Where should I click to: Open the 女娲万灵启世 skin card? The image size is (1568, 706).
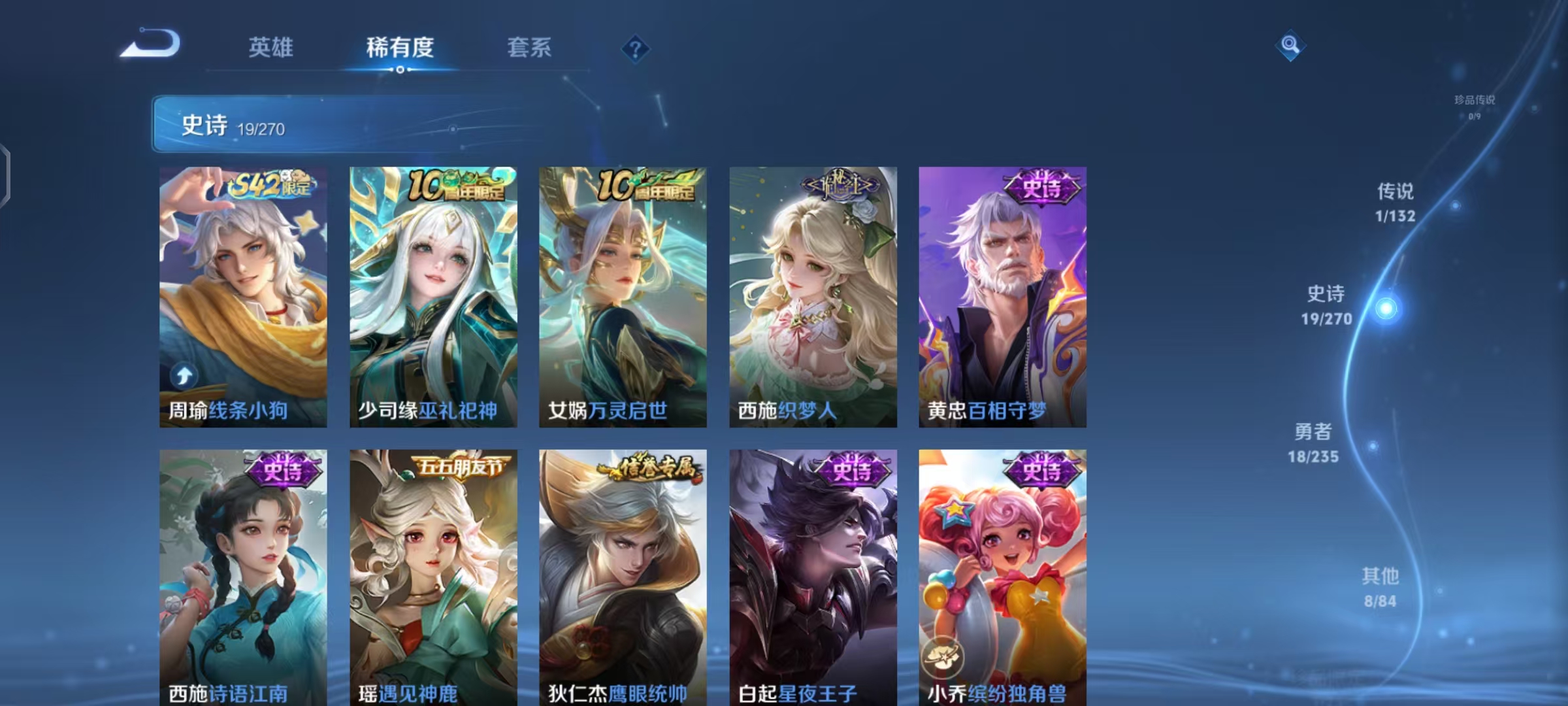coord(622,294)
